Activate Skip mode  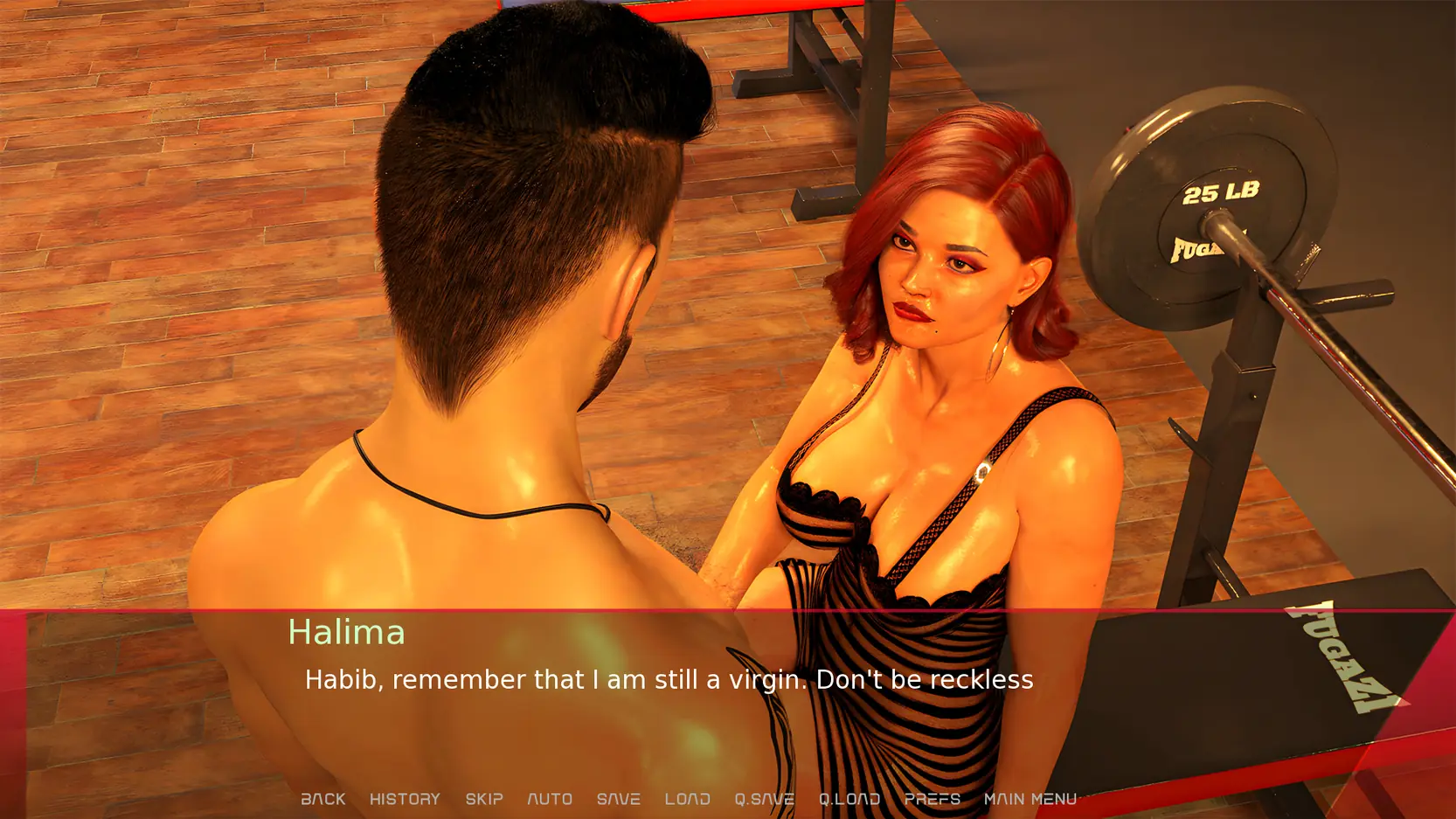coord(484,799)
